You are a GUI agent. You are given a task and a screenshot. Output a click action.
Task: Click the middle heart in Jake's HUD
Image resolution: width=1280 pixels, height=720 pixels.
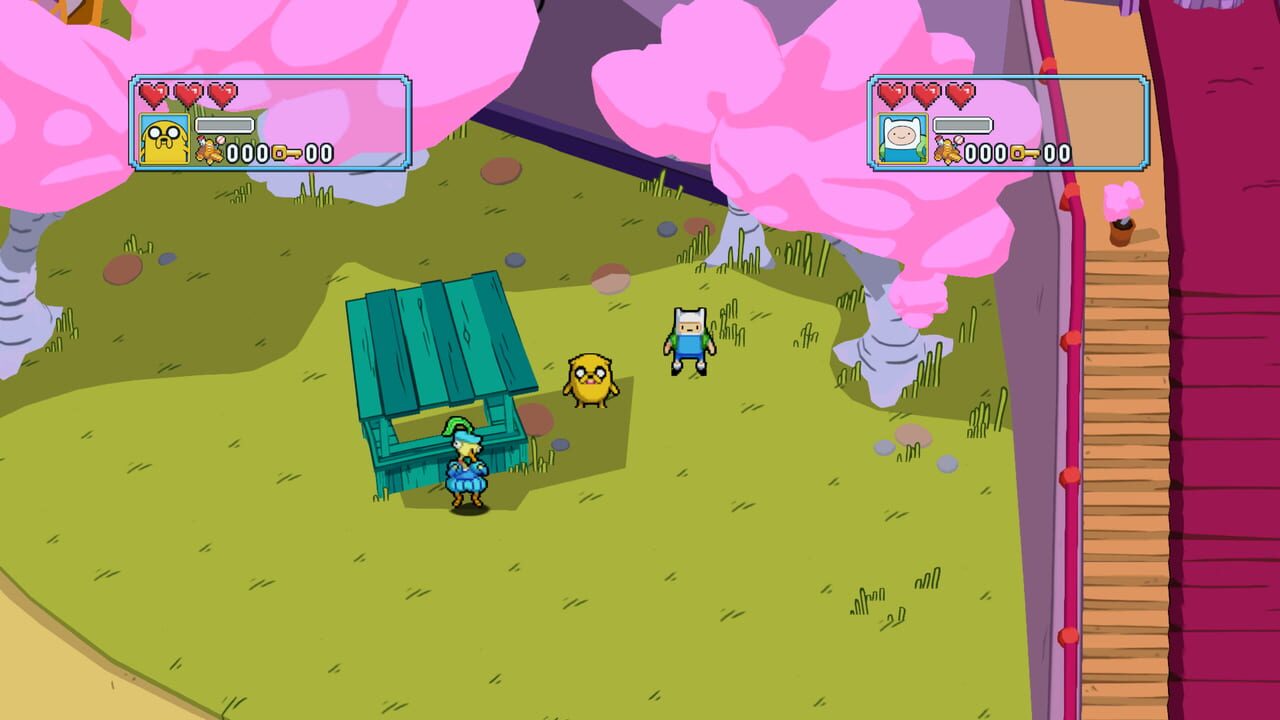188,93
